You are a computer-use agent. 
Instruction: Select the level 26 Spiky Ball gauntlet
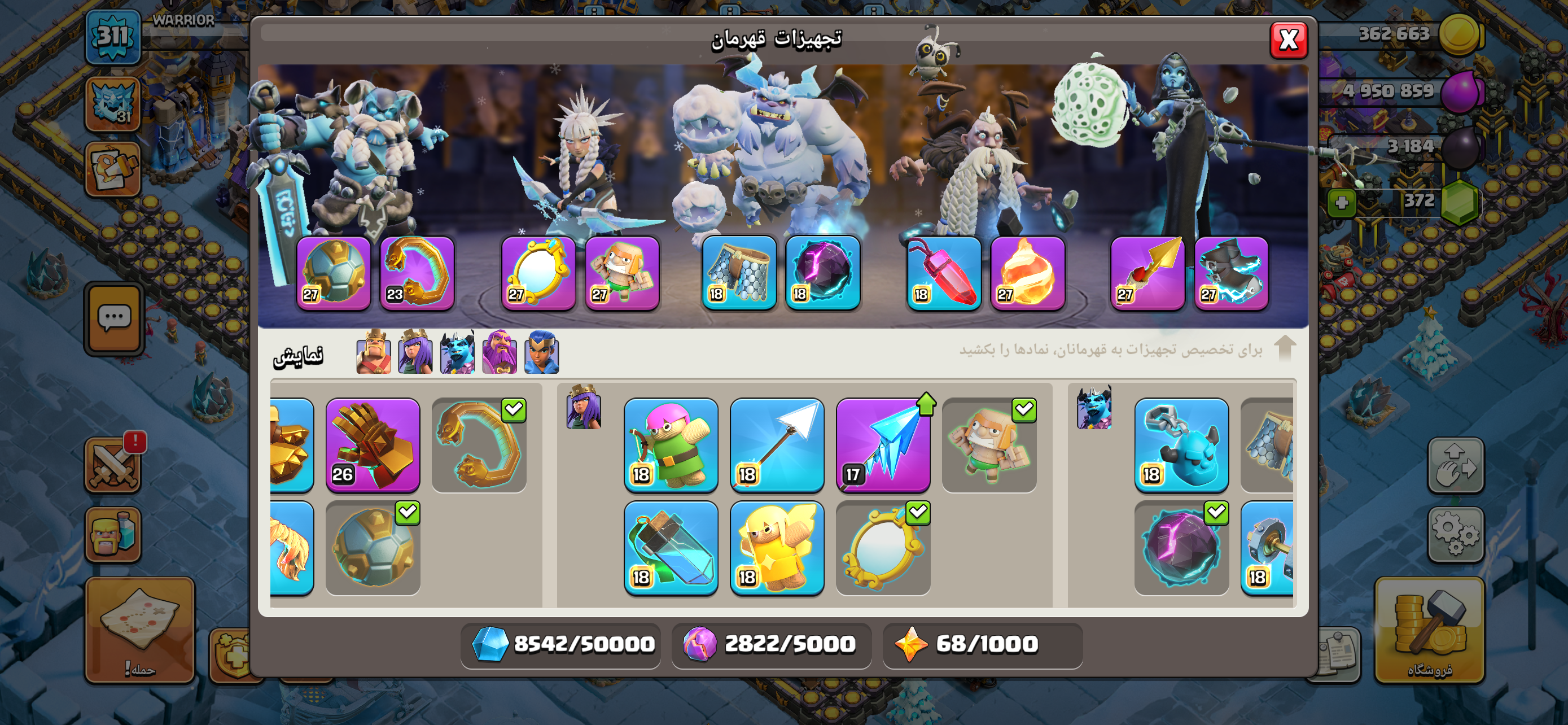(x=373, y=445)
